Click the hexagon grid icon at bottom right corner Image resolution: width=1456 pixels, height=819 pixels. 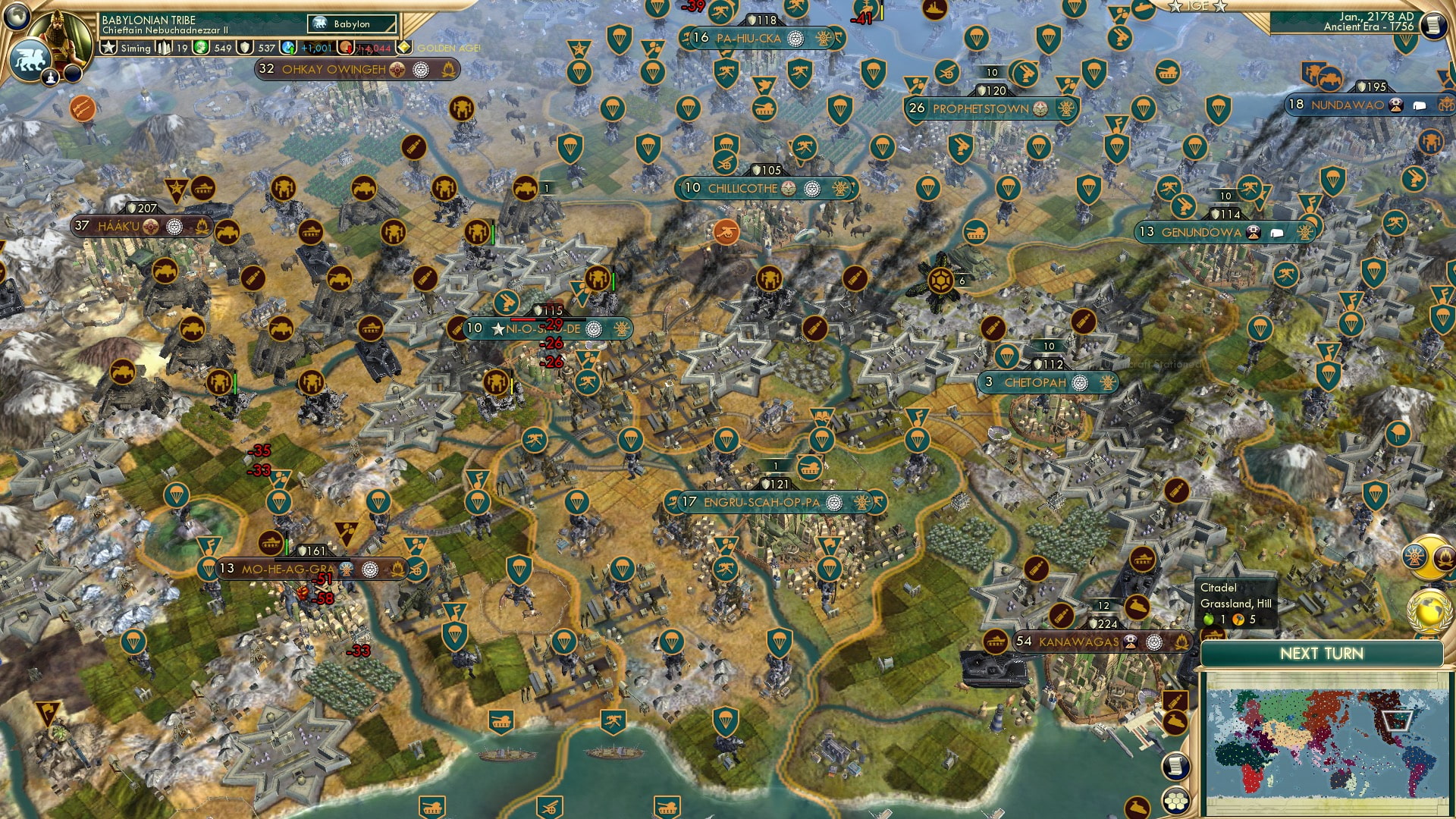coord(1176,801)
